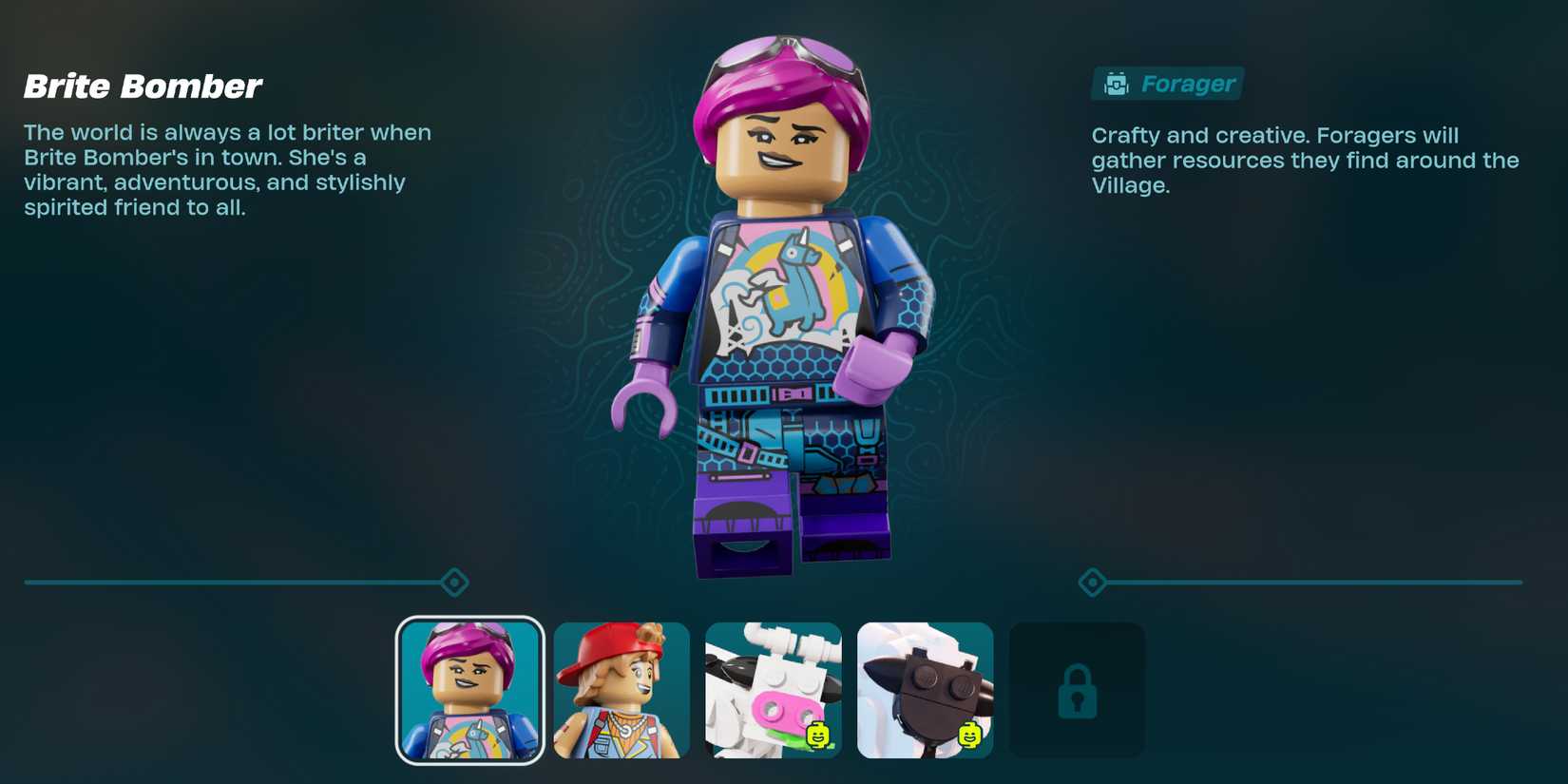
Task: Toggle selection of the red-cap villager thumbnail
Action: (621, 690)
